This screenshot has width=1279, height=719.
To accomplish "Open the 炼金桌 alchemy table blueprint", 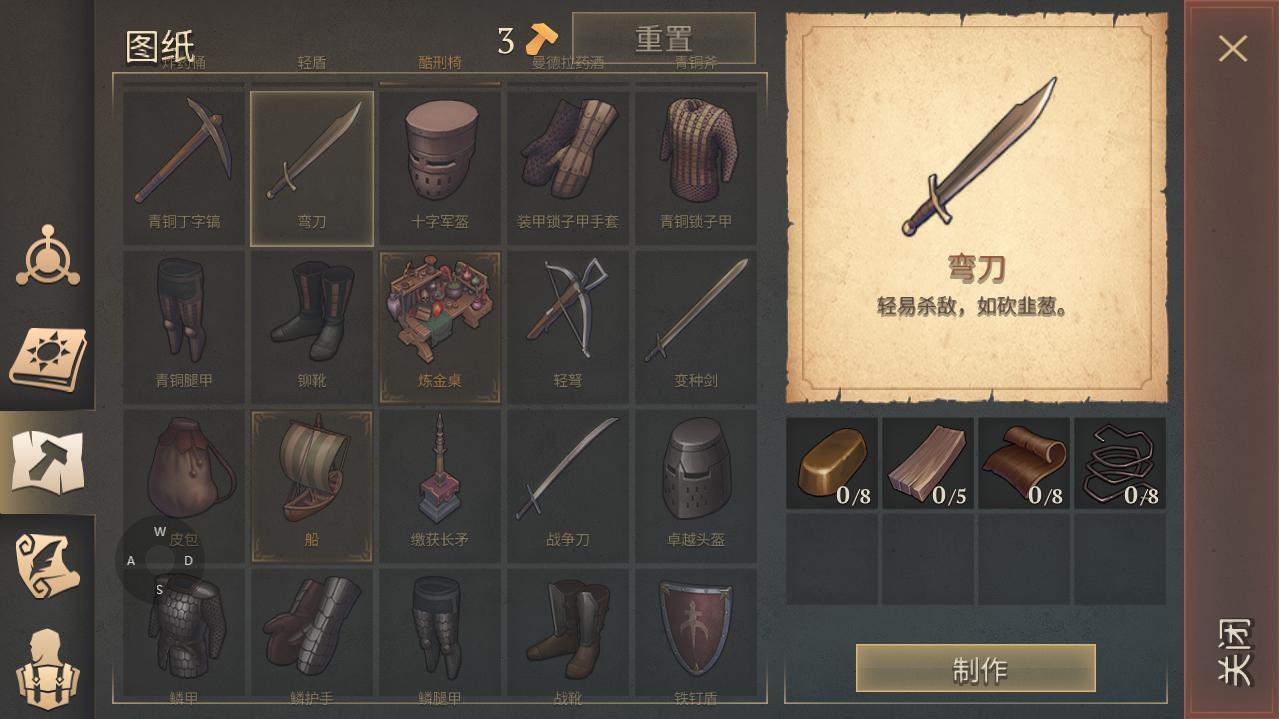I will 440,326.
